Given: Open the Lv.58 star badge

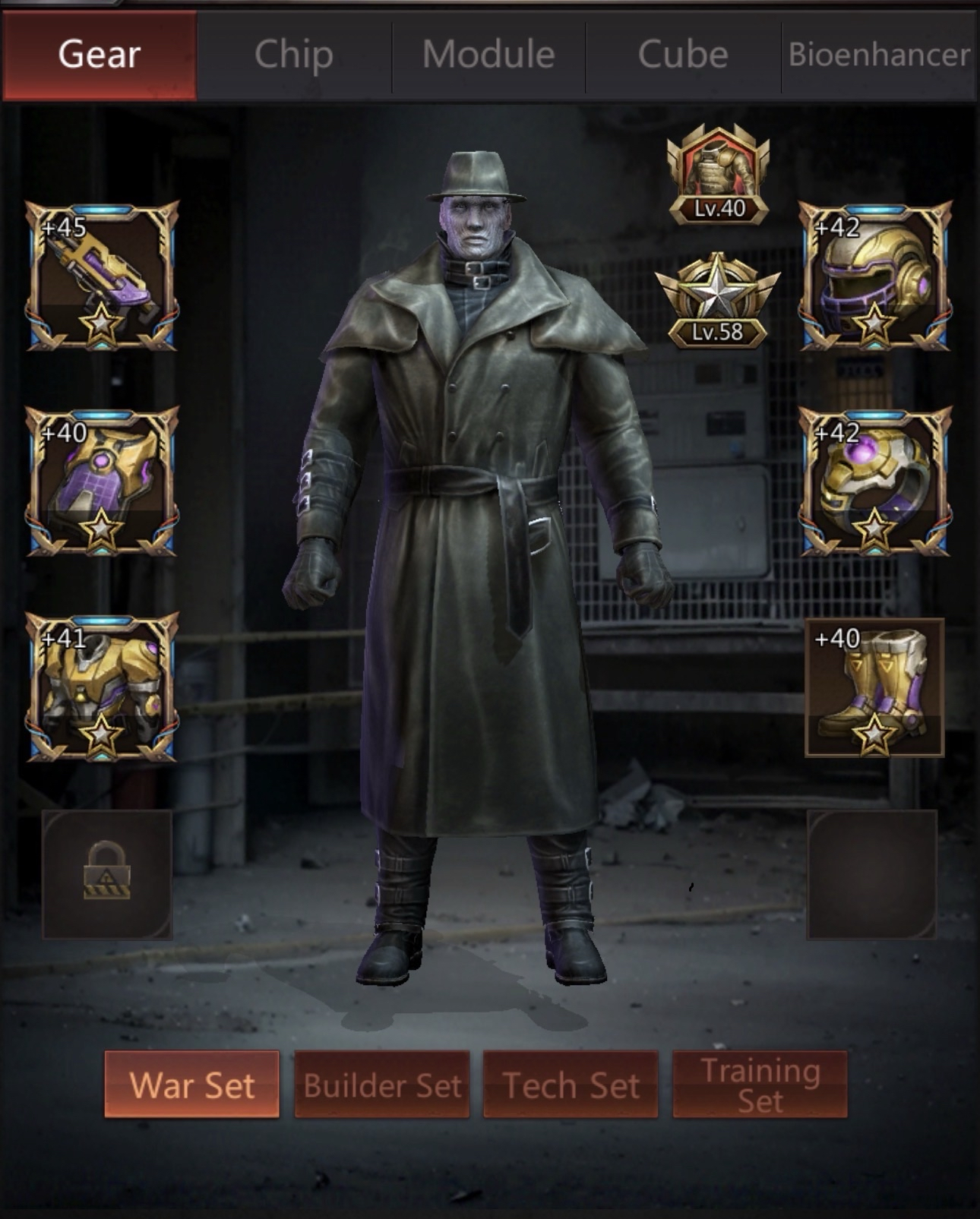Looking at the screenshot, I should coord(717,301).
